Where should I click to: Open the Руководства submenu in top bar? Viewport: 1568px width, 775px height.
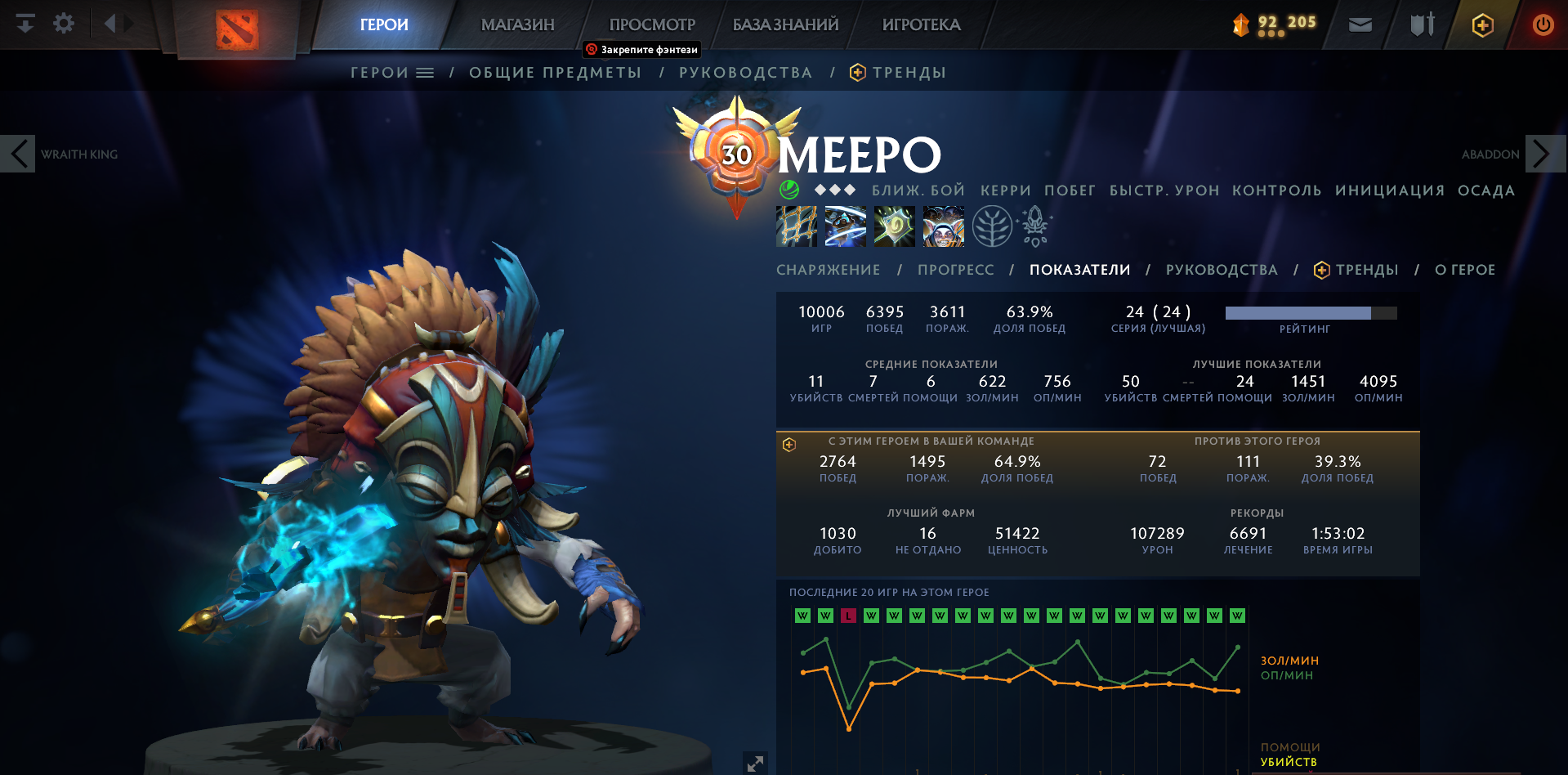(x=745, y=73)
